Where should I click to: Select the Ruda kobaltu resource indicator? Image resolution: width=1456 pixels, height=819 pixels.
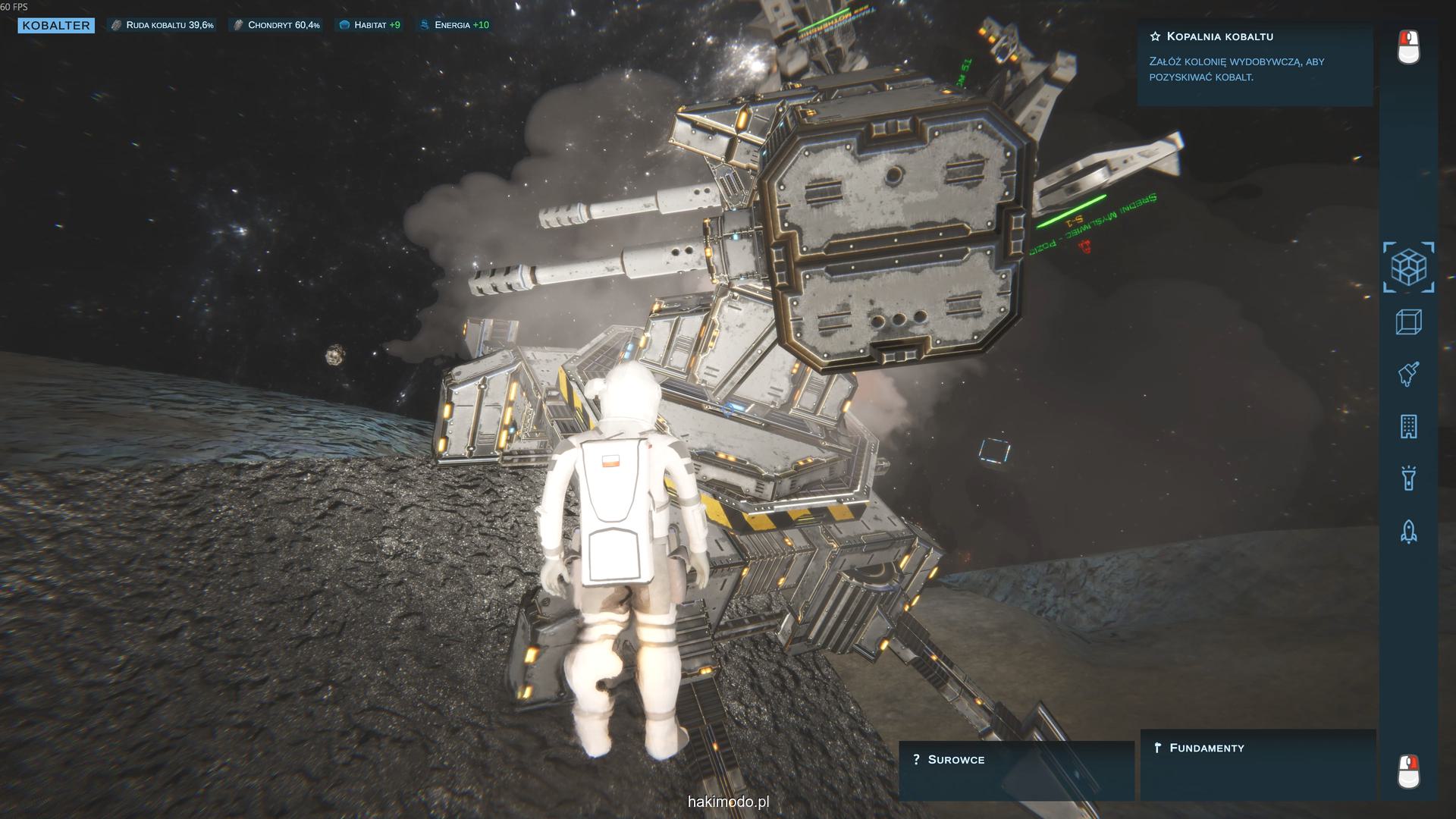coord(162,25)
